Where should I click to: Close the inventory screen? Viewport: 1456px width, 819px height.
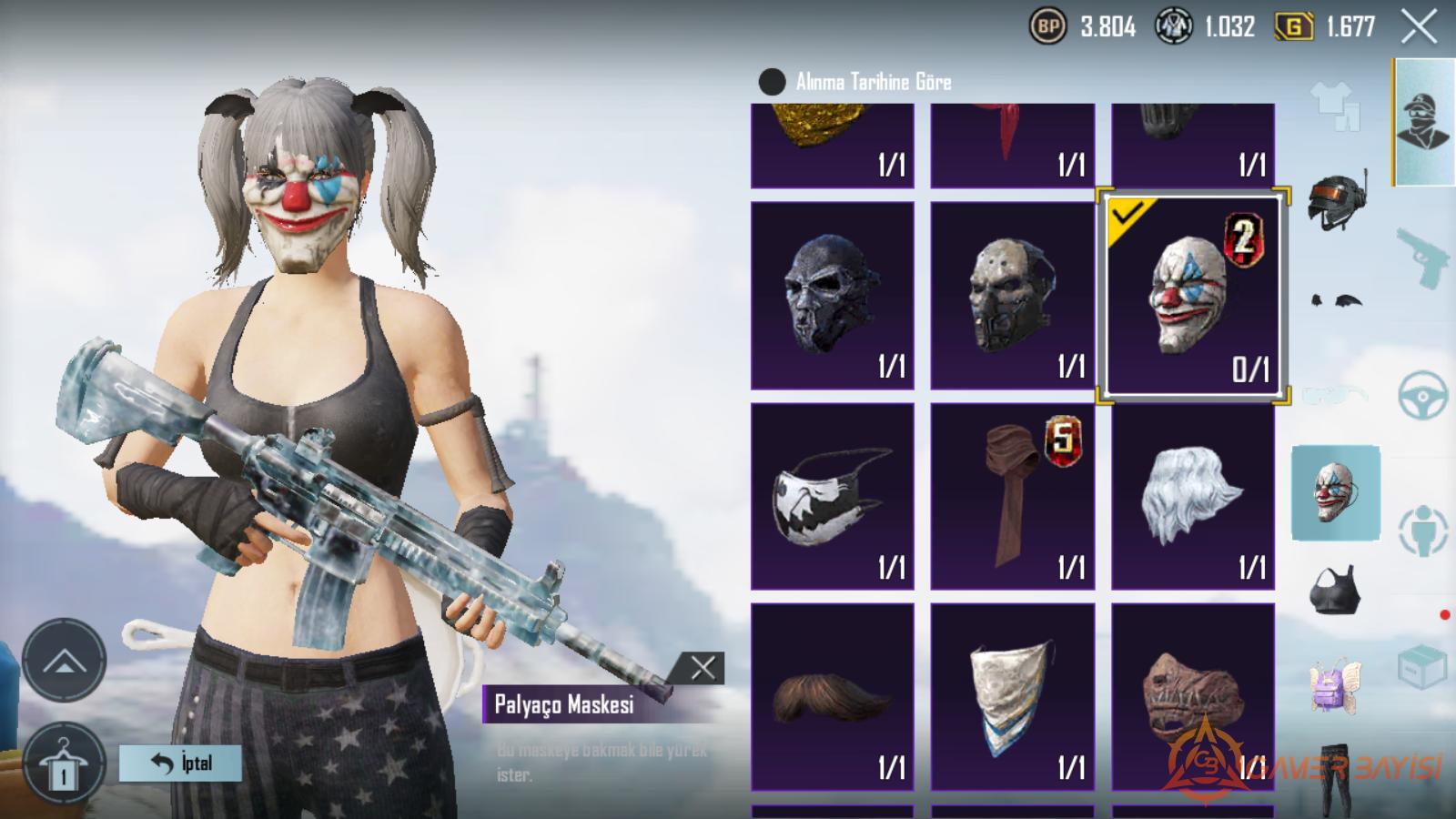[1419, 27]
